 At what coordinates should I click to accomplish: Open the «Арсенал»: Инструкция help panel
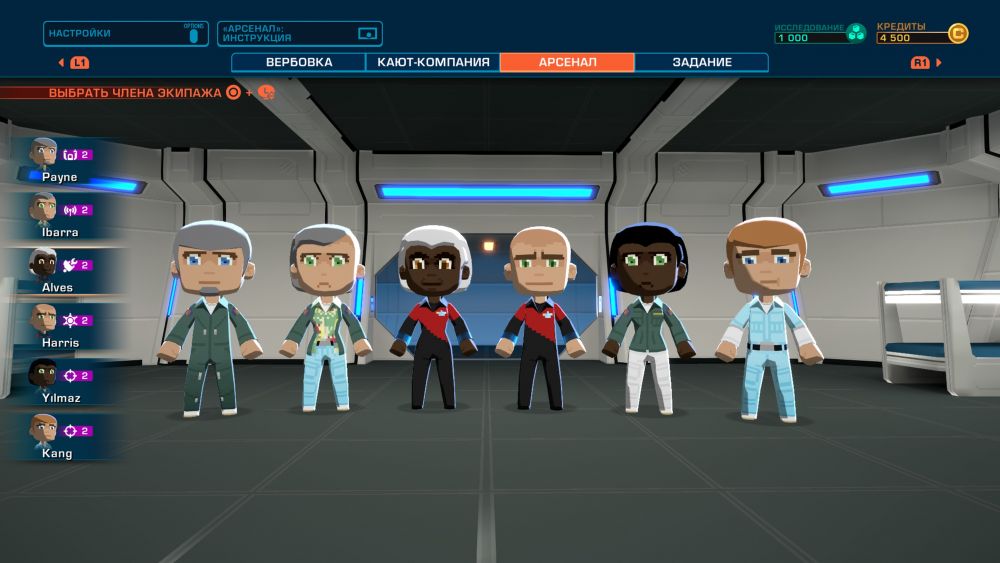(299, 34)
